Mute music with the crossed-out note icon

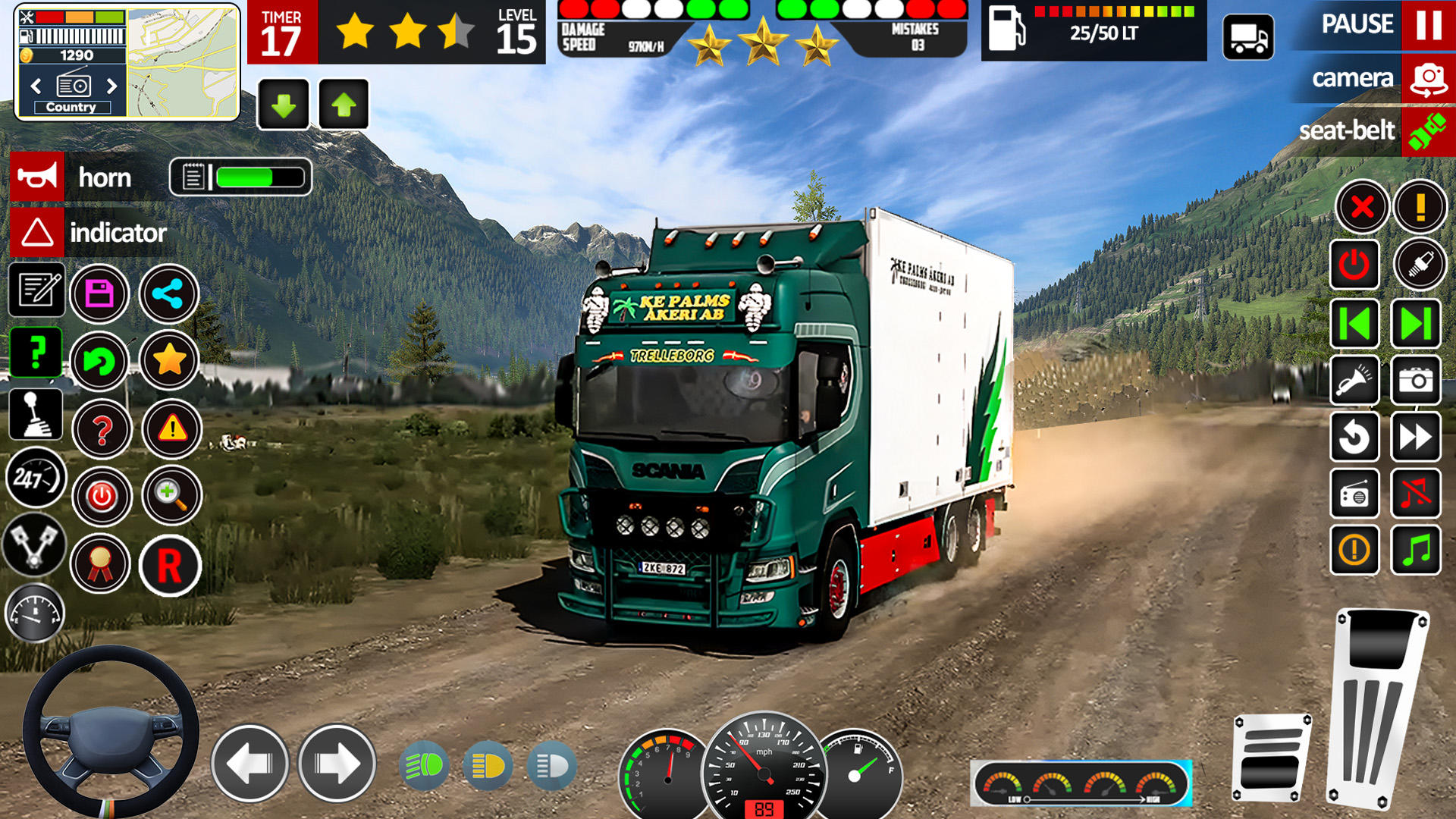pos(1415,494)
